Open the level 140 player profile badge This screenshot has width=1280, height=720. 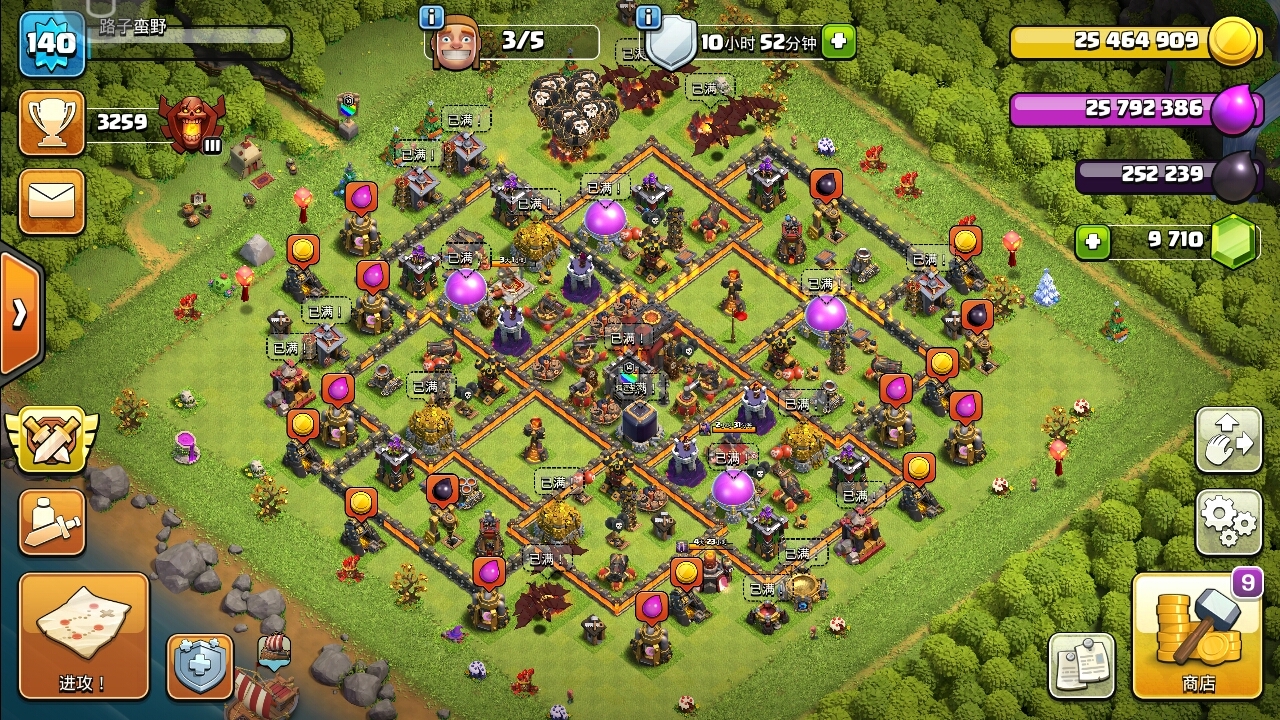click(51, 43)
